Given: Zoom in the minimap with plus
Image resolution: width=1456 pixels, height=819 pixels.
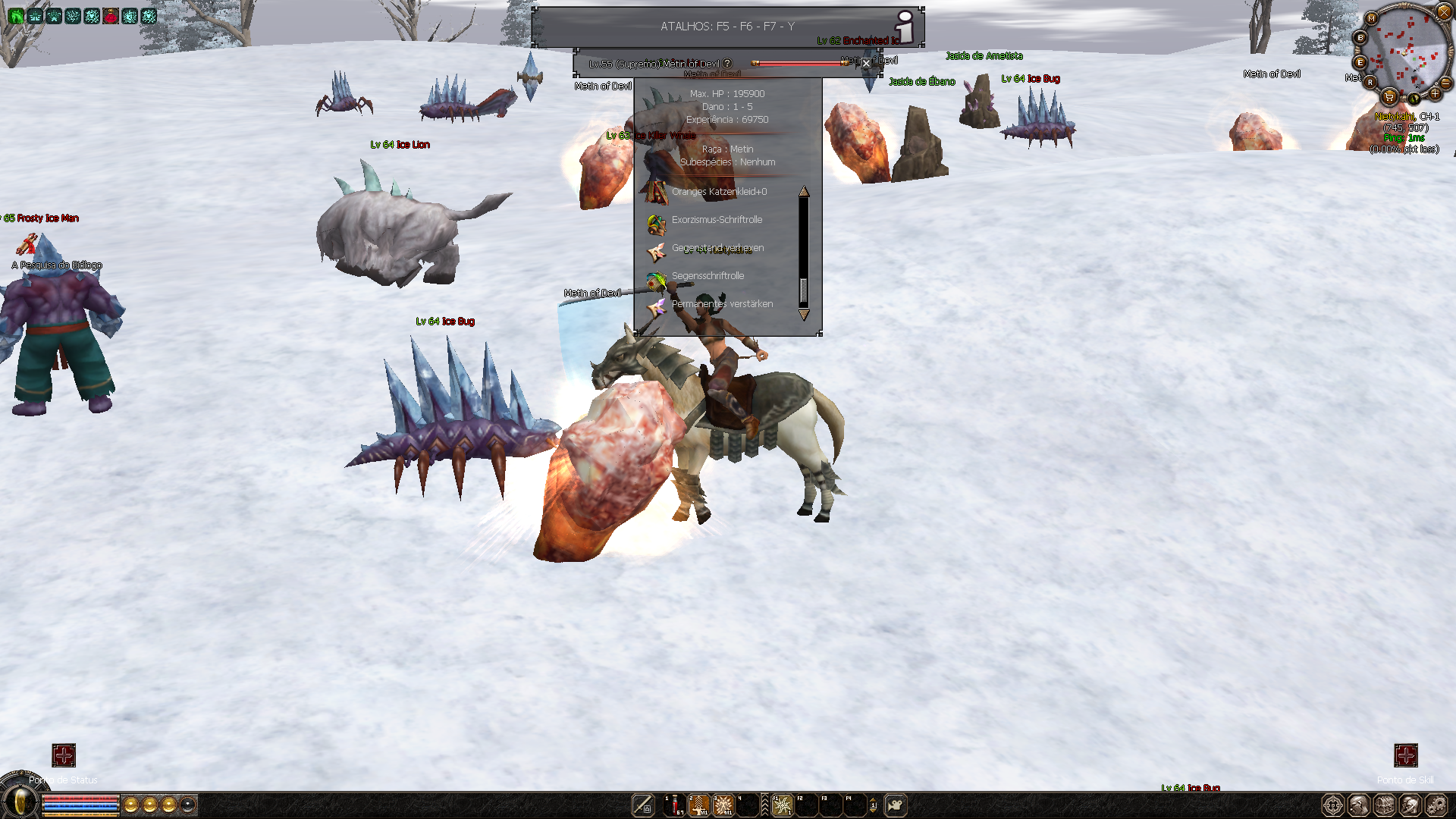Looking at the screenshot, I should click(x=1435, y=94).
